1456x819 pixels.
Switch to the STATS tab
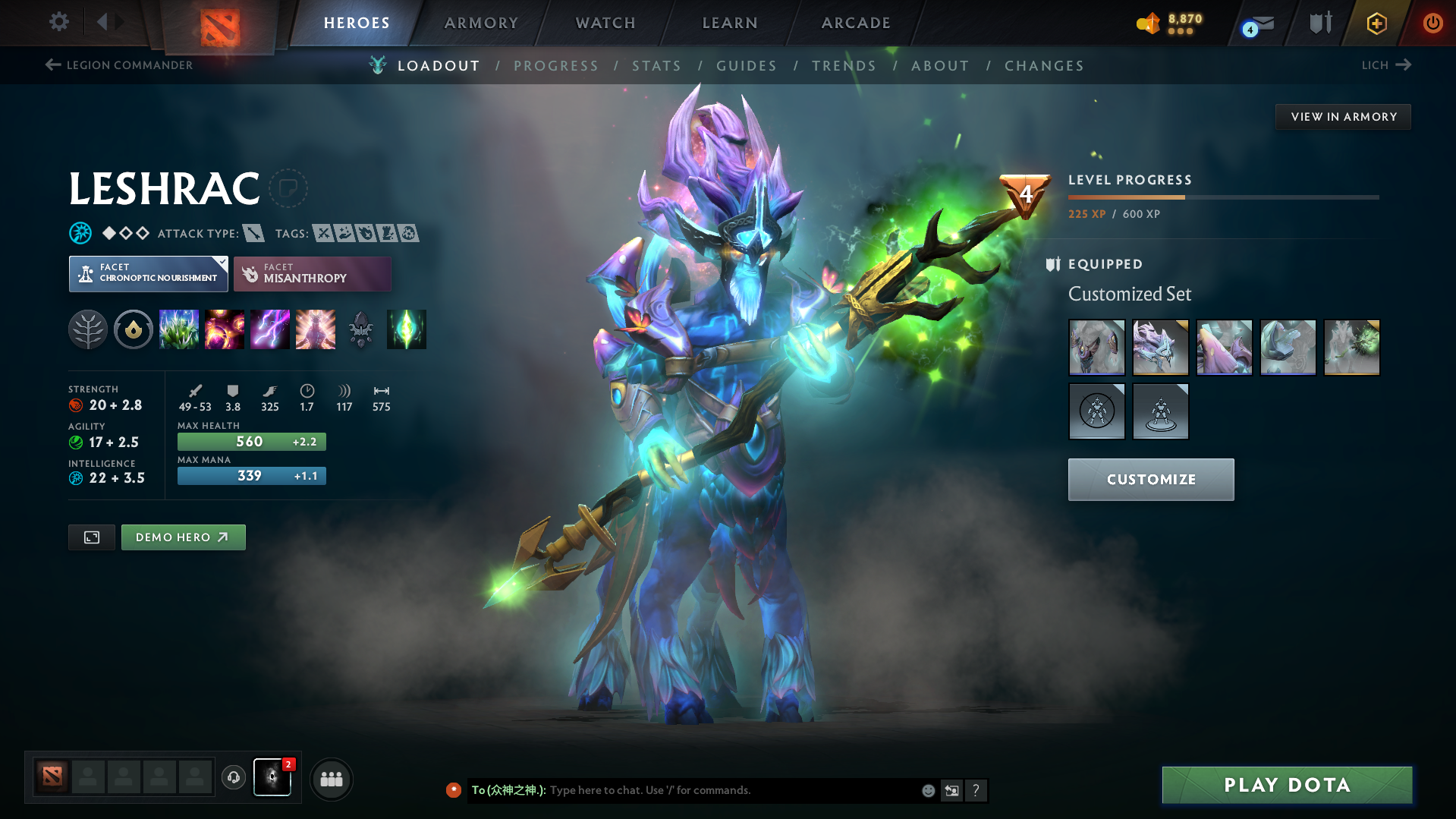(656, 65)
